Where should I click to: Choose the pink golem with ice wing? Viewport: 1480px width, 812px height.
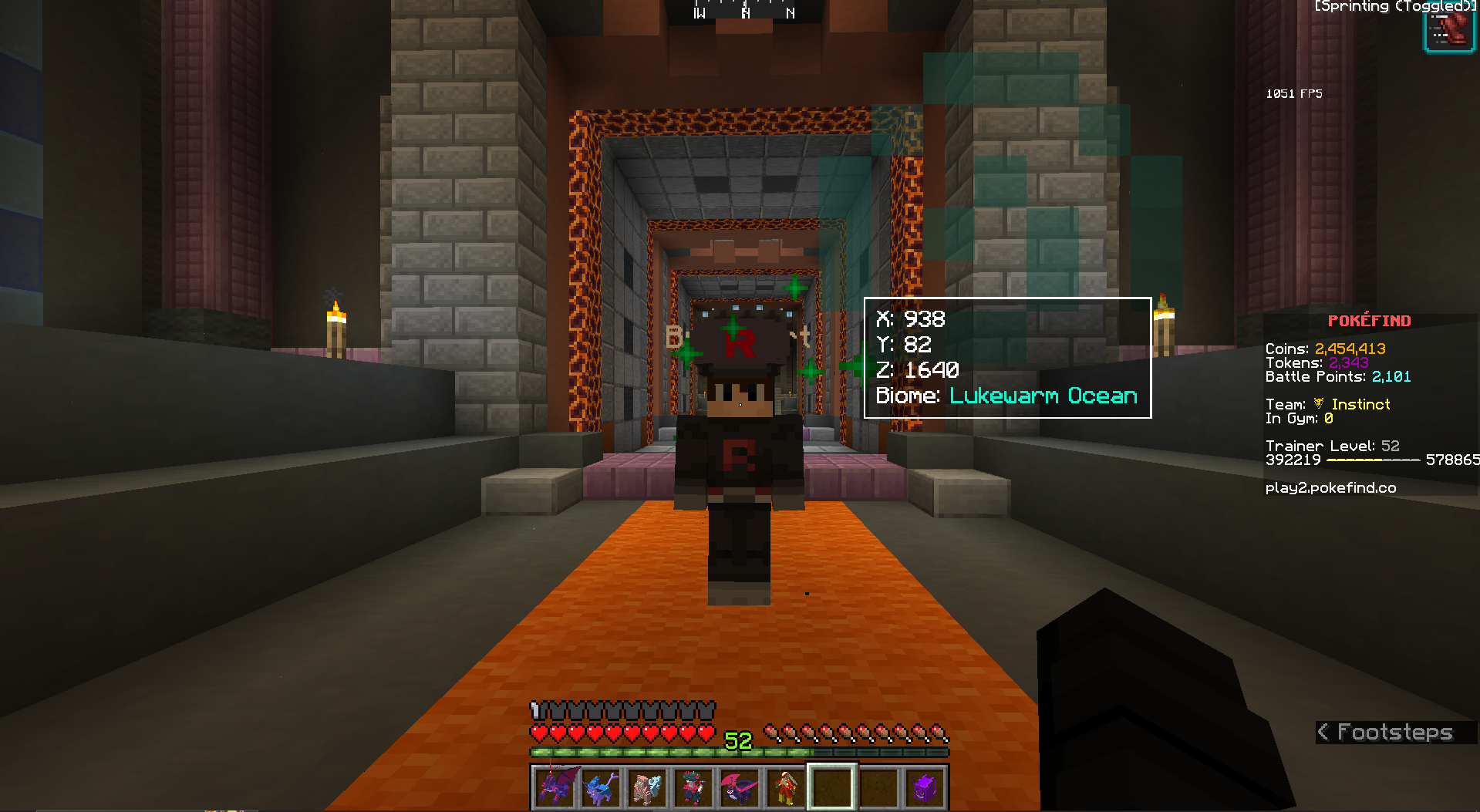point(648,787)
